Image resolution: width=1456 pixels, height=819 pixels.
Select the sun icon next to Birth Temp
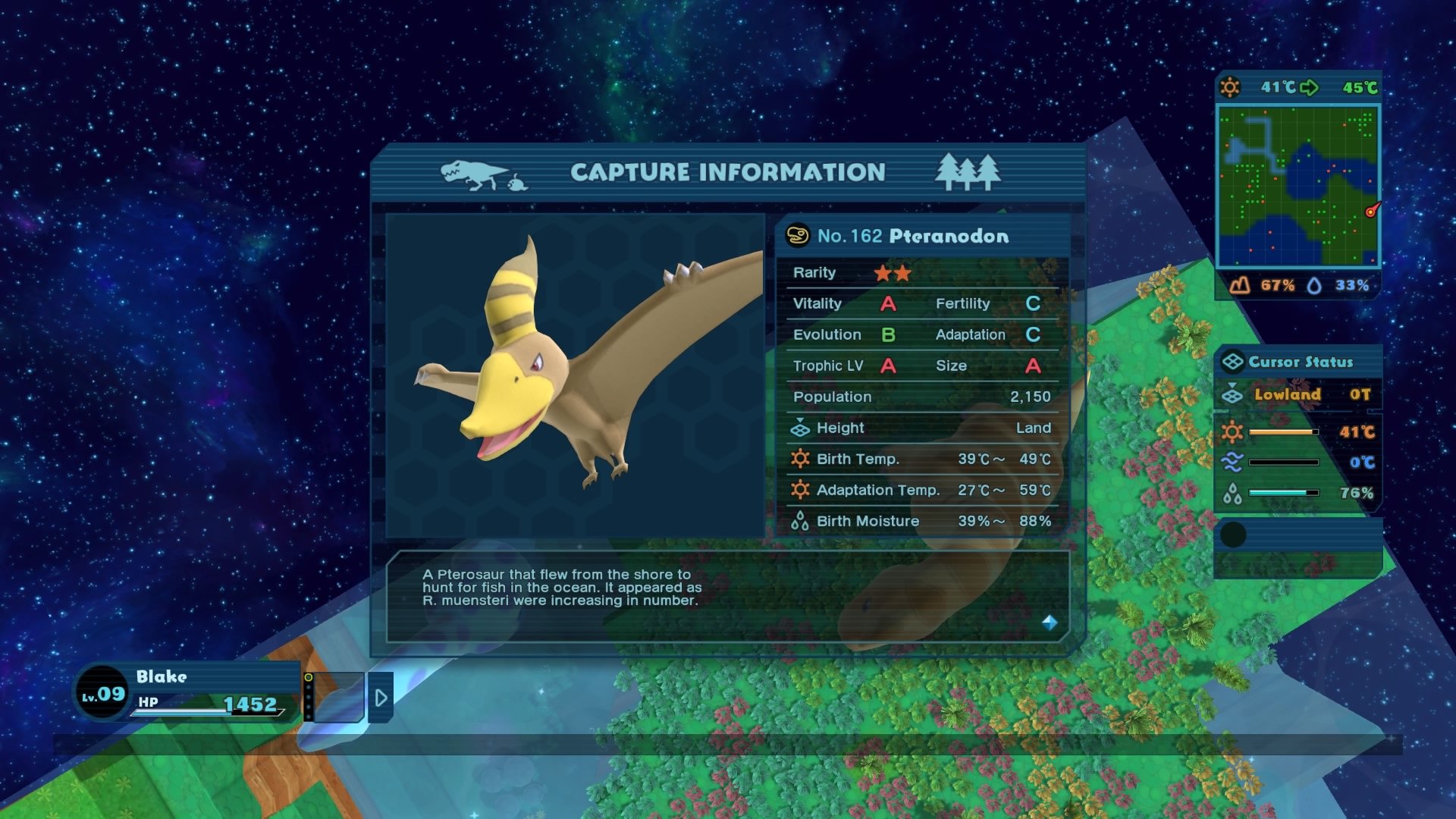pyautogui.click(x=802, y=459)
